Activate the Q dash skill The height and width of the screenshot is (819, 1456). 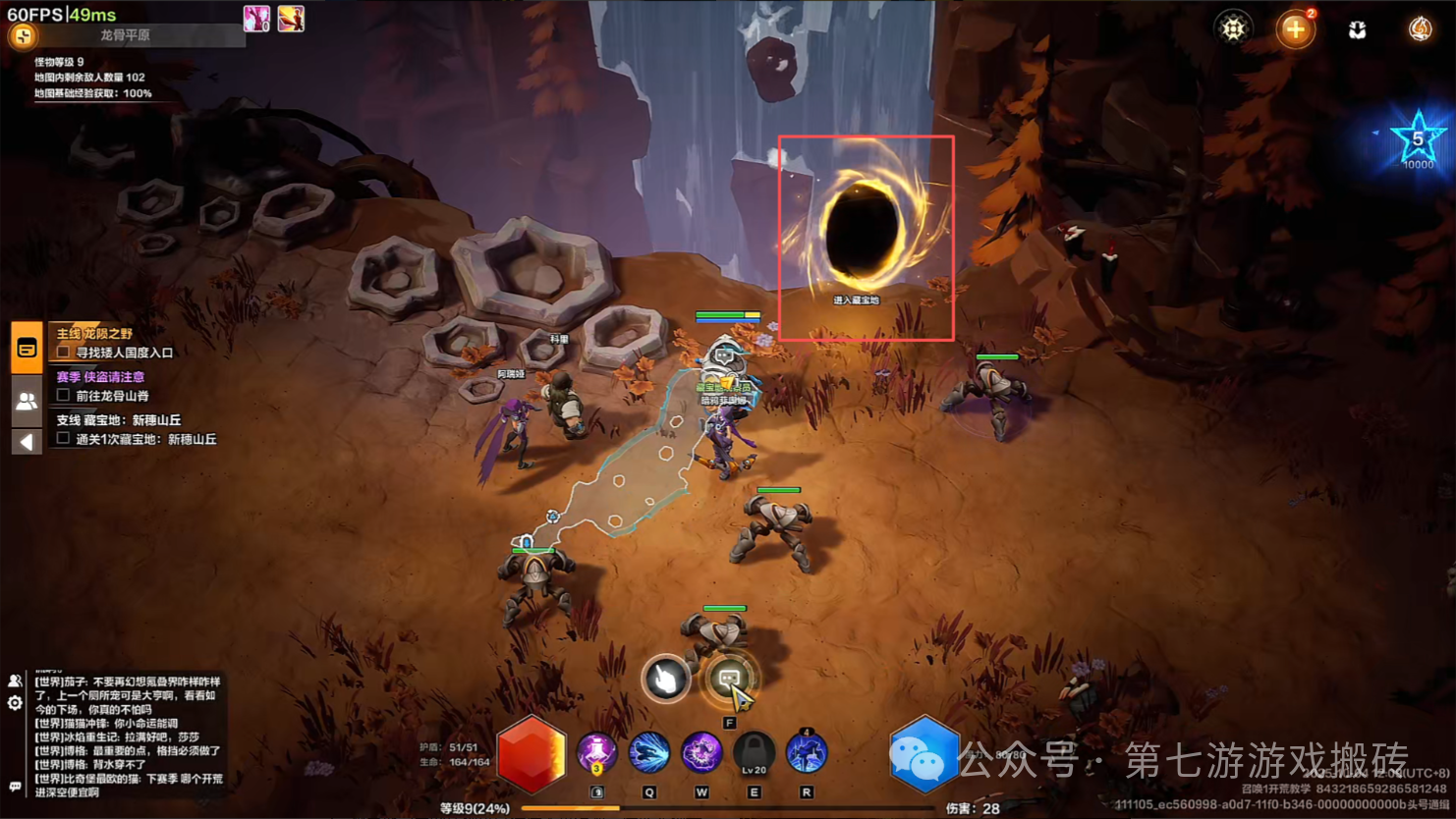648,754
